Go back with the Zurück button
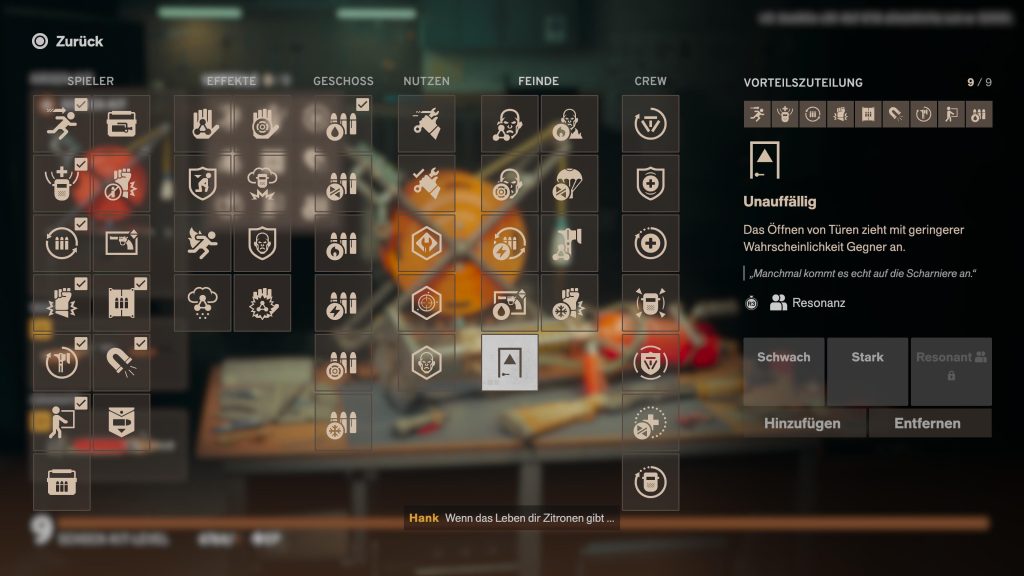1024x576 pixels. pos(68,41)
